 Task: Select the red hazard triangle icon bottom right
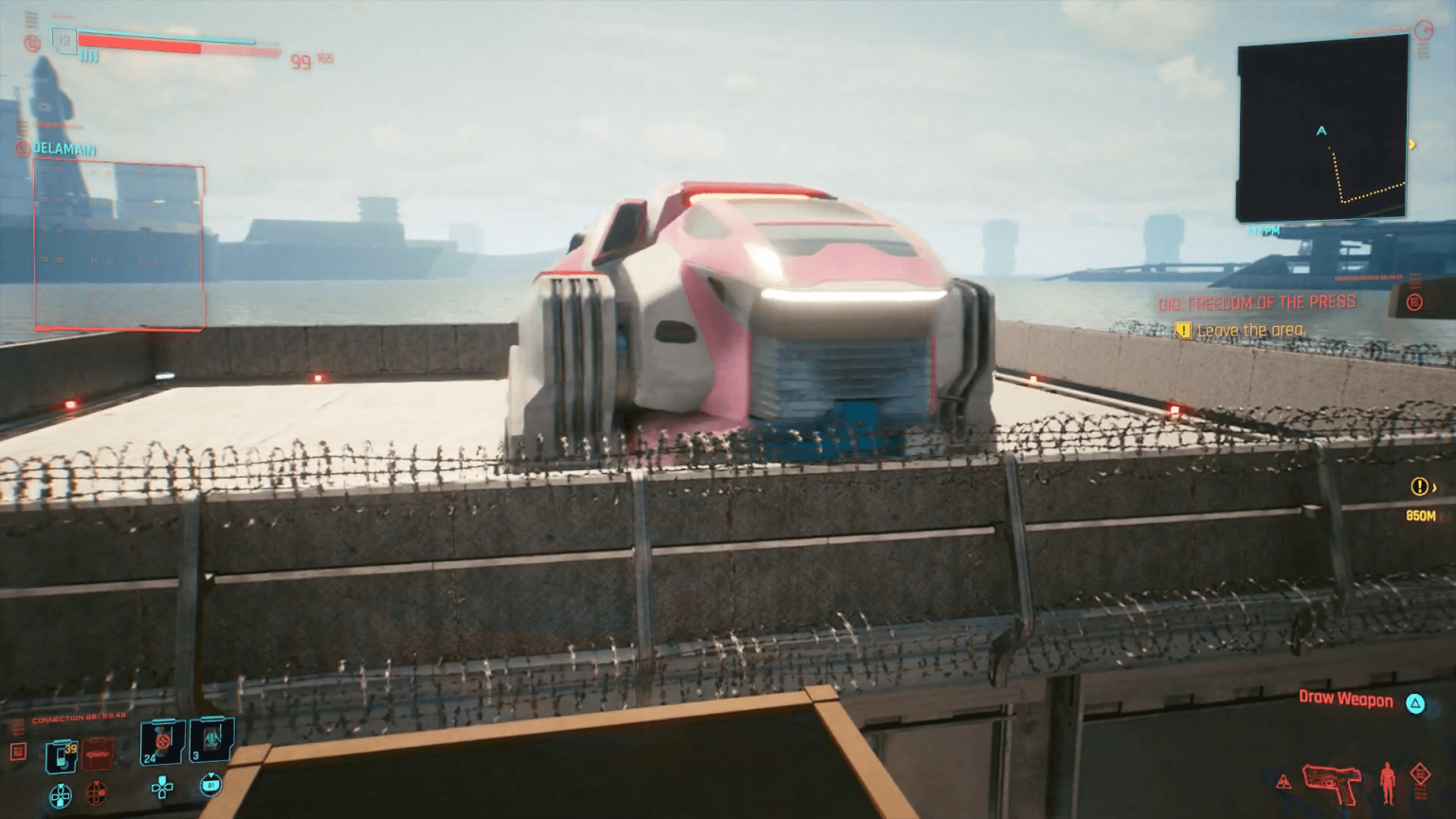point(1284,783)
